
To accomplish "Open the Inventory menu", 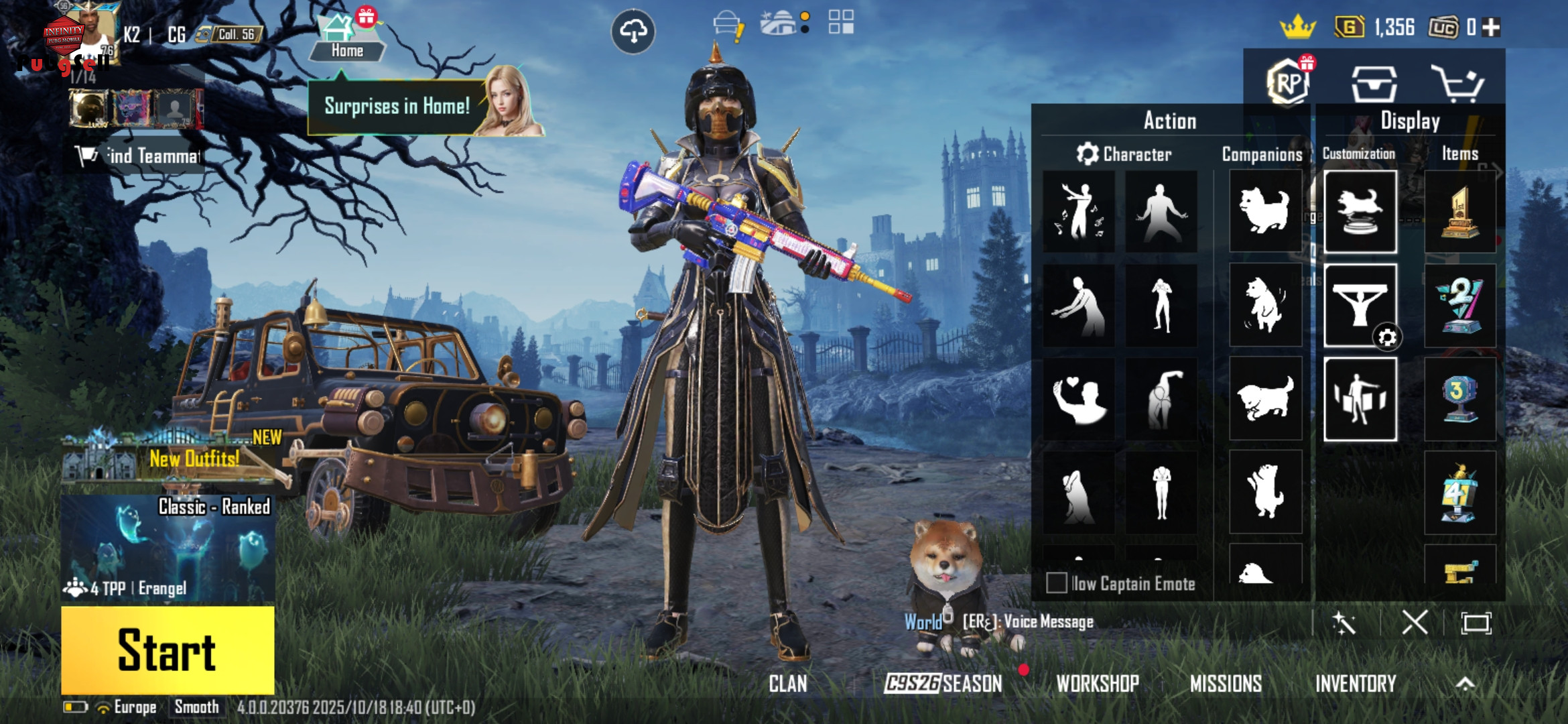I will click(1355, 684).
